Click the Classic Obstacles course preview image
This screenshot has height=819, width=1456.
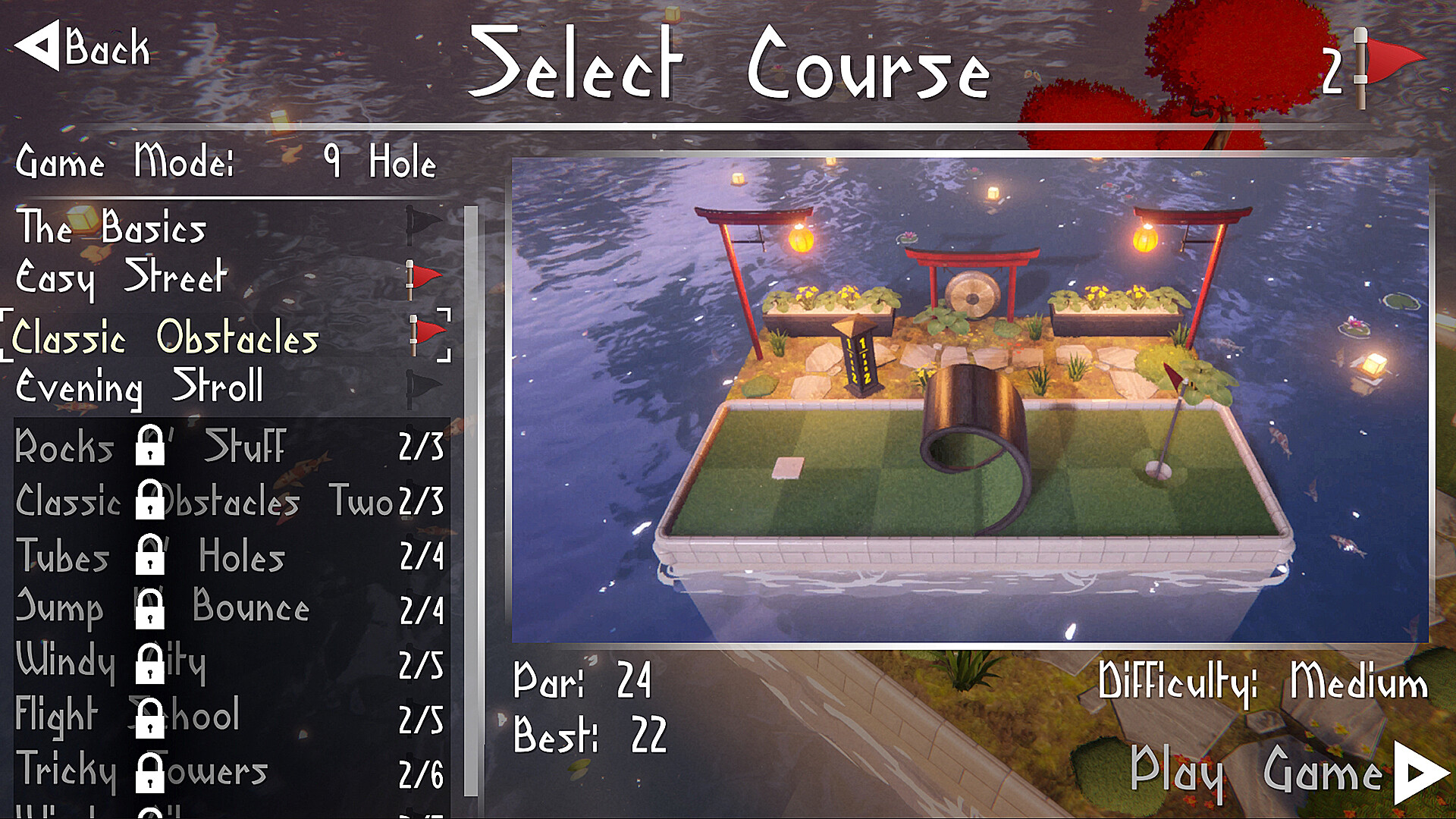[971, 394]
